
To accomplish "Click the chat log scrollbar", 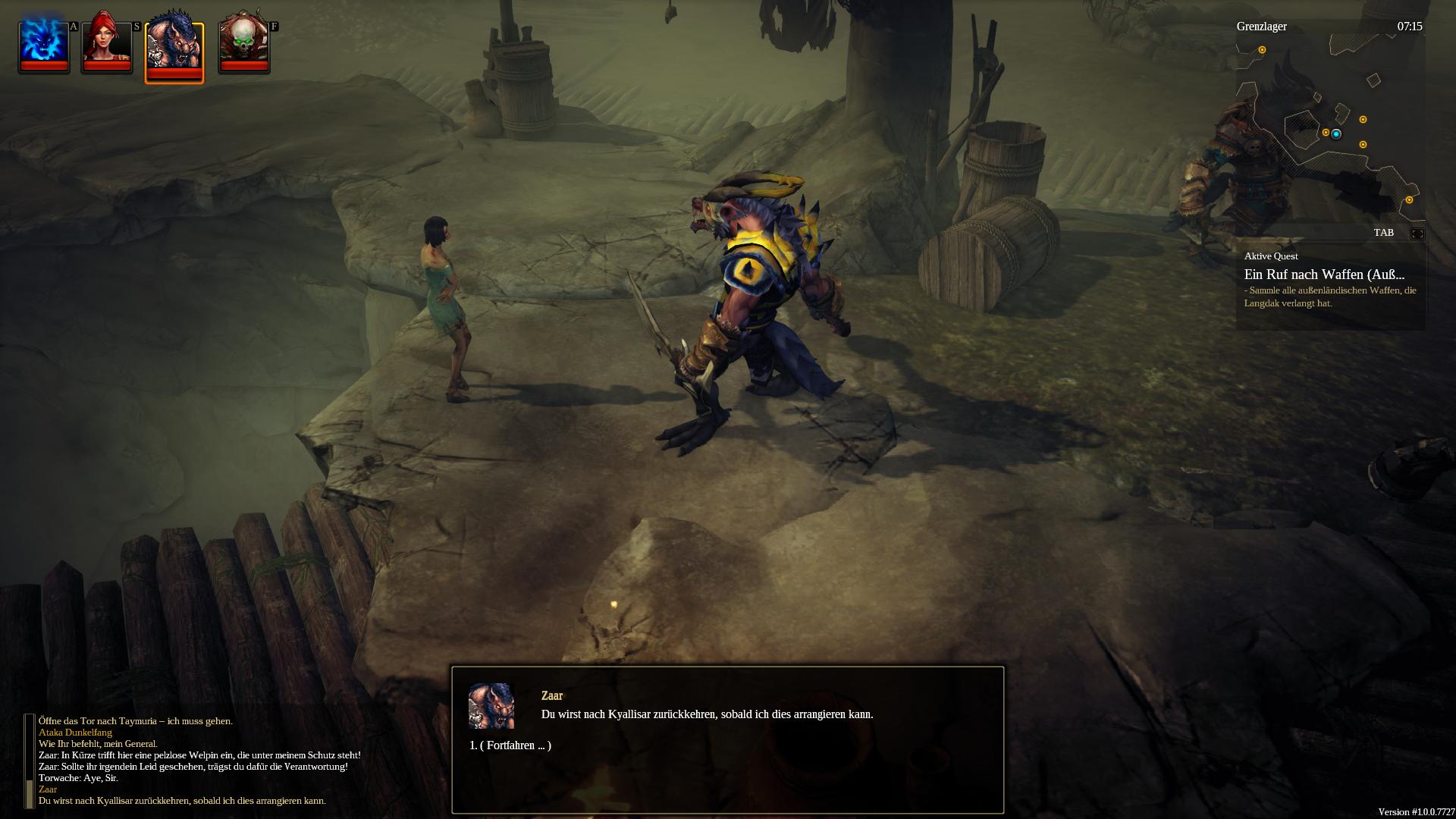I will click(x=30, y=761).
